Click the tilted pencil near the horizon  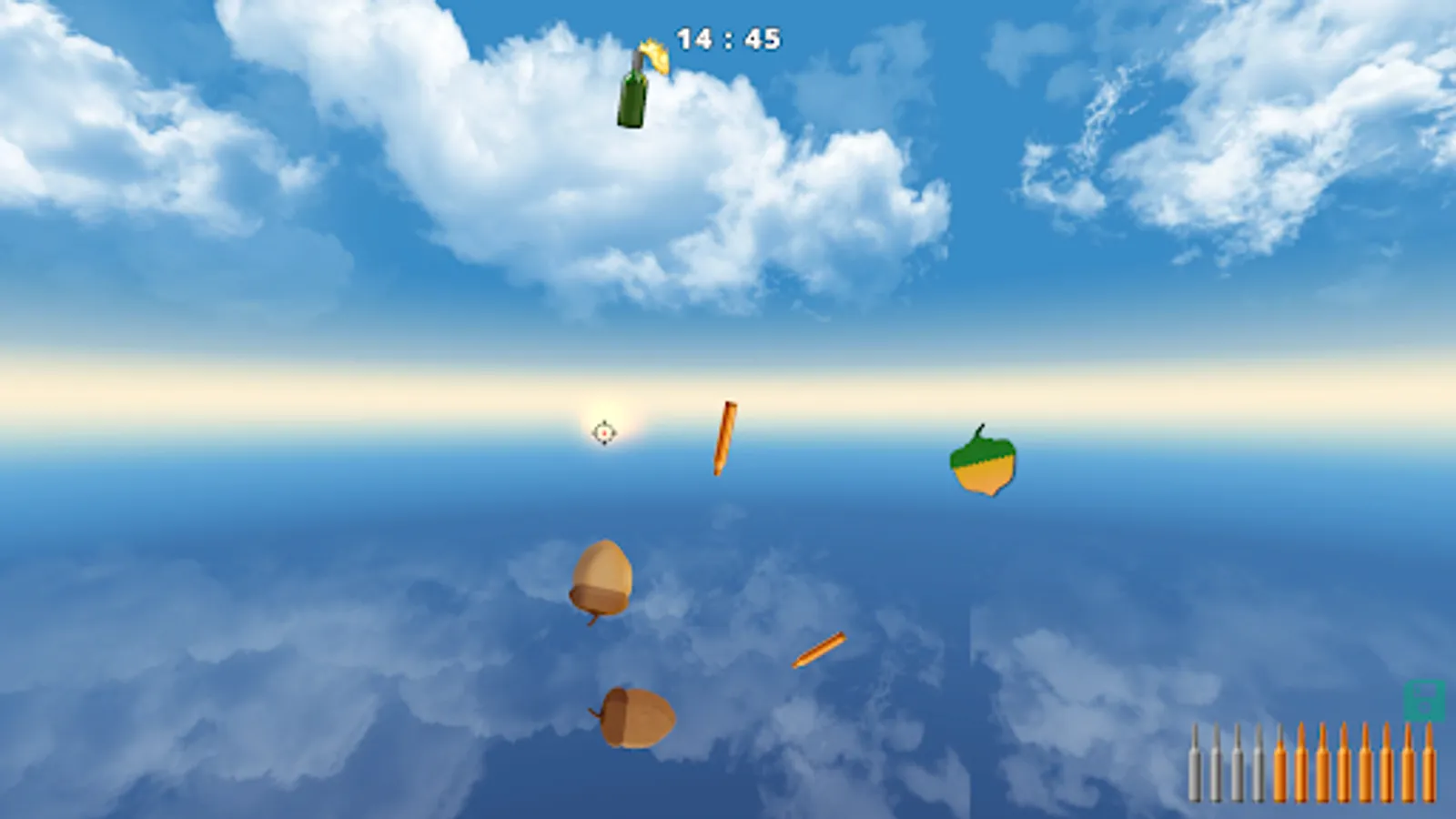[724, 437]
